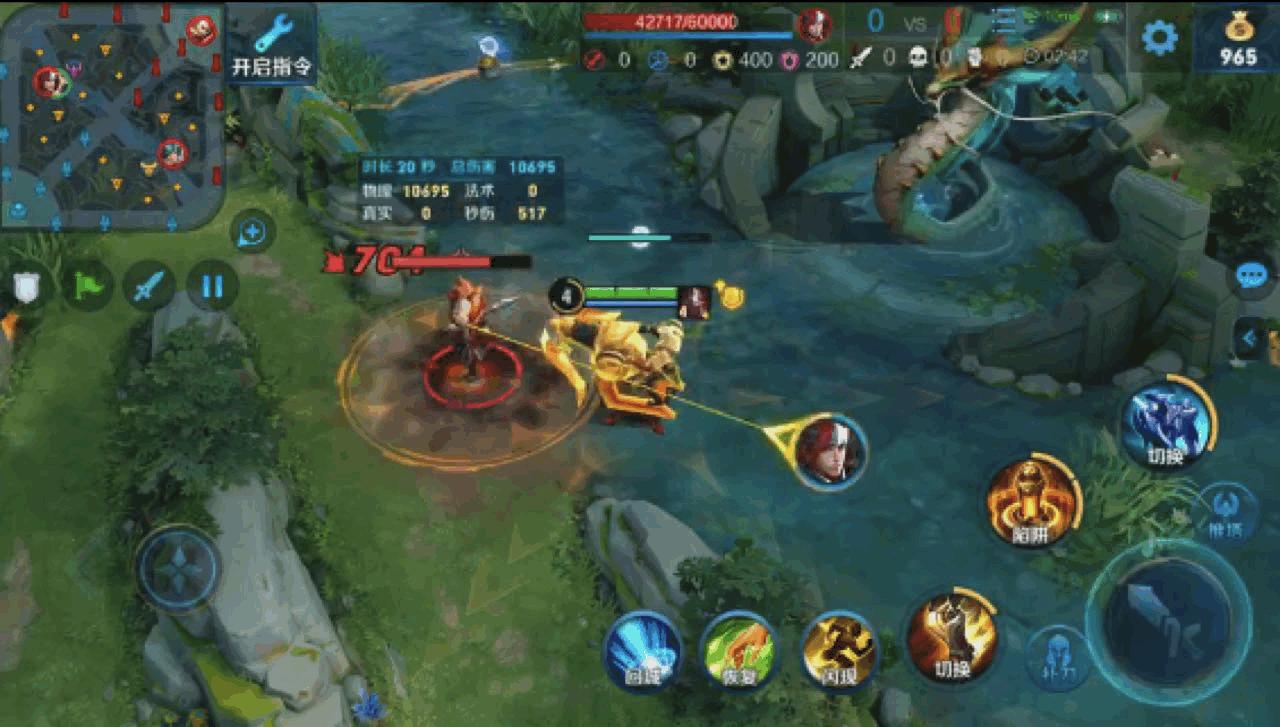This screenshot has width=1280, height=727.
Task: Use the 恢复 heal spell
Action: 739,649
